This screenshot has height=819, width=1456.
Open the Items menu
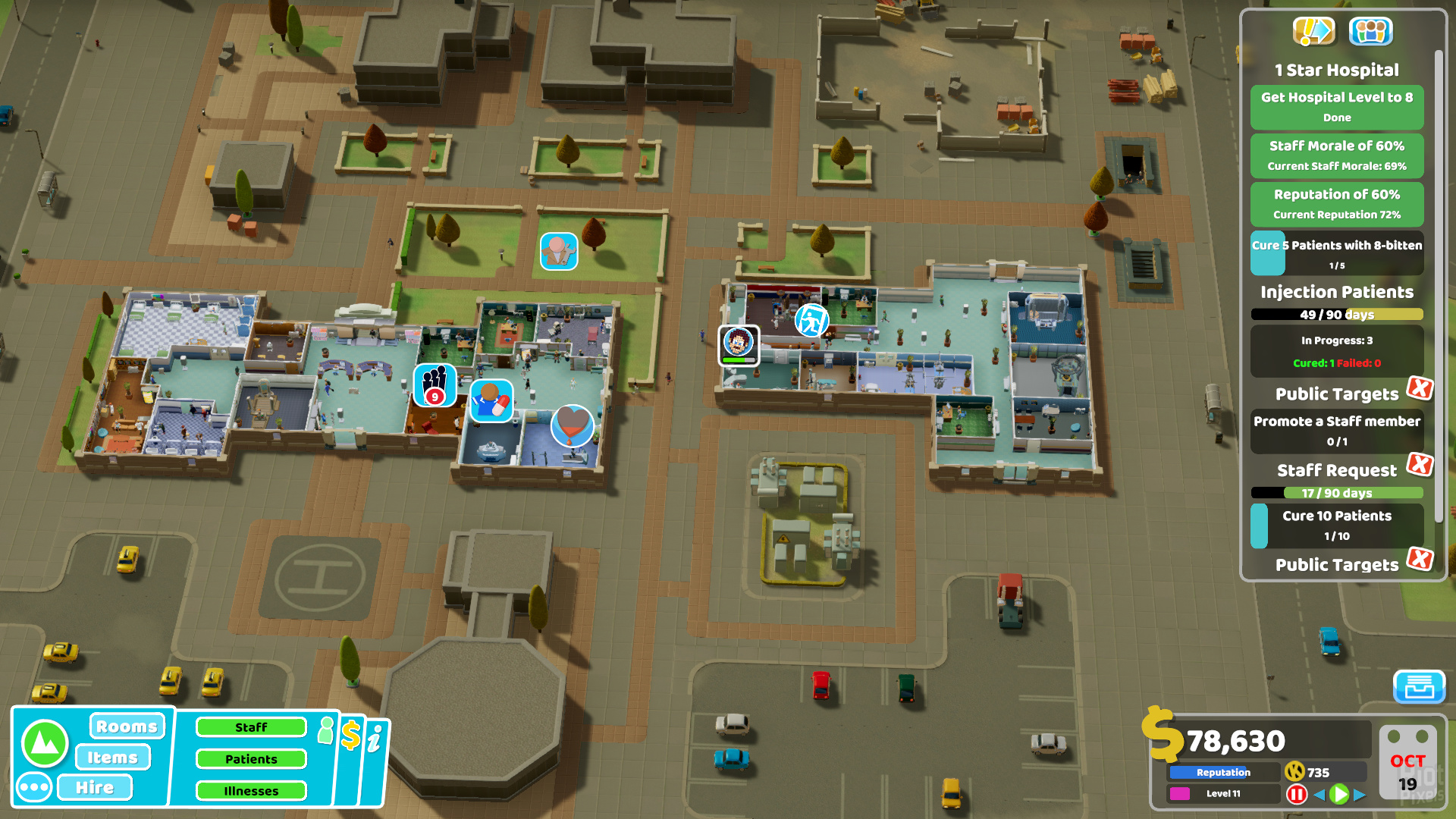[113, 757]
